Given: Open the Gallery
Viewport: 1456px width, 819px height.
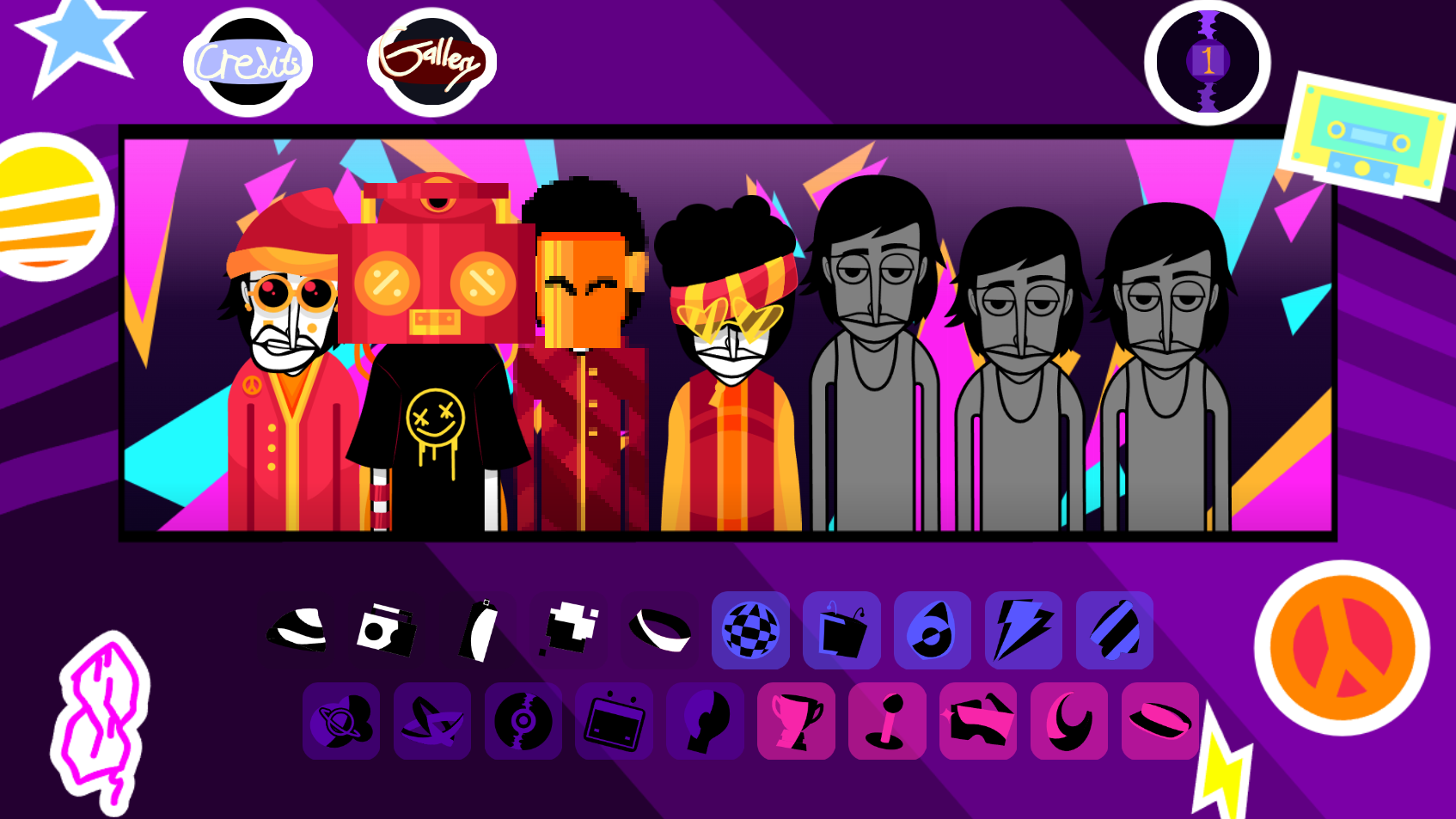Looking at the screenshot, I should point(432,60).
